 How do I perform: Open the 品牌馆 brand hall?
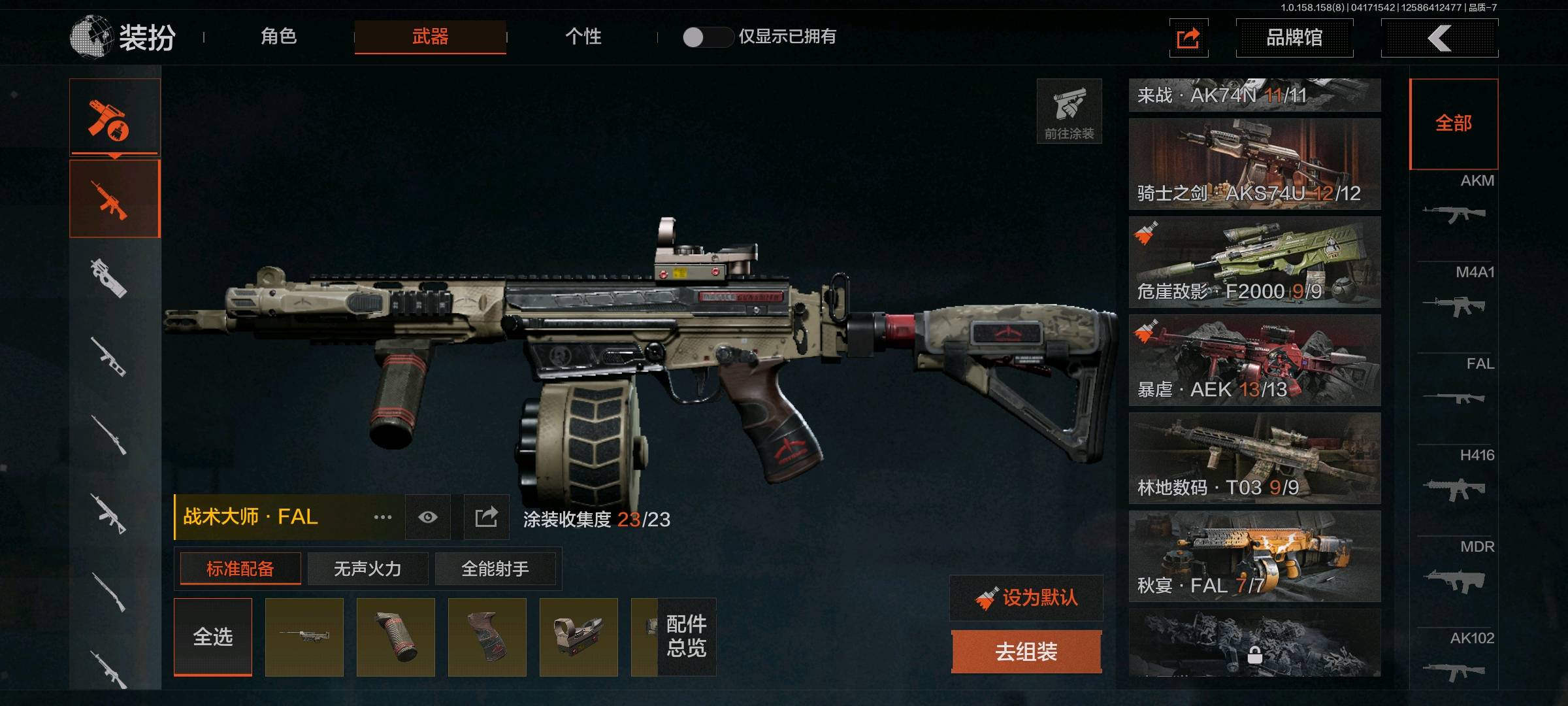[x=1294, y=38]
